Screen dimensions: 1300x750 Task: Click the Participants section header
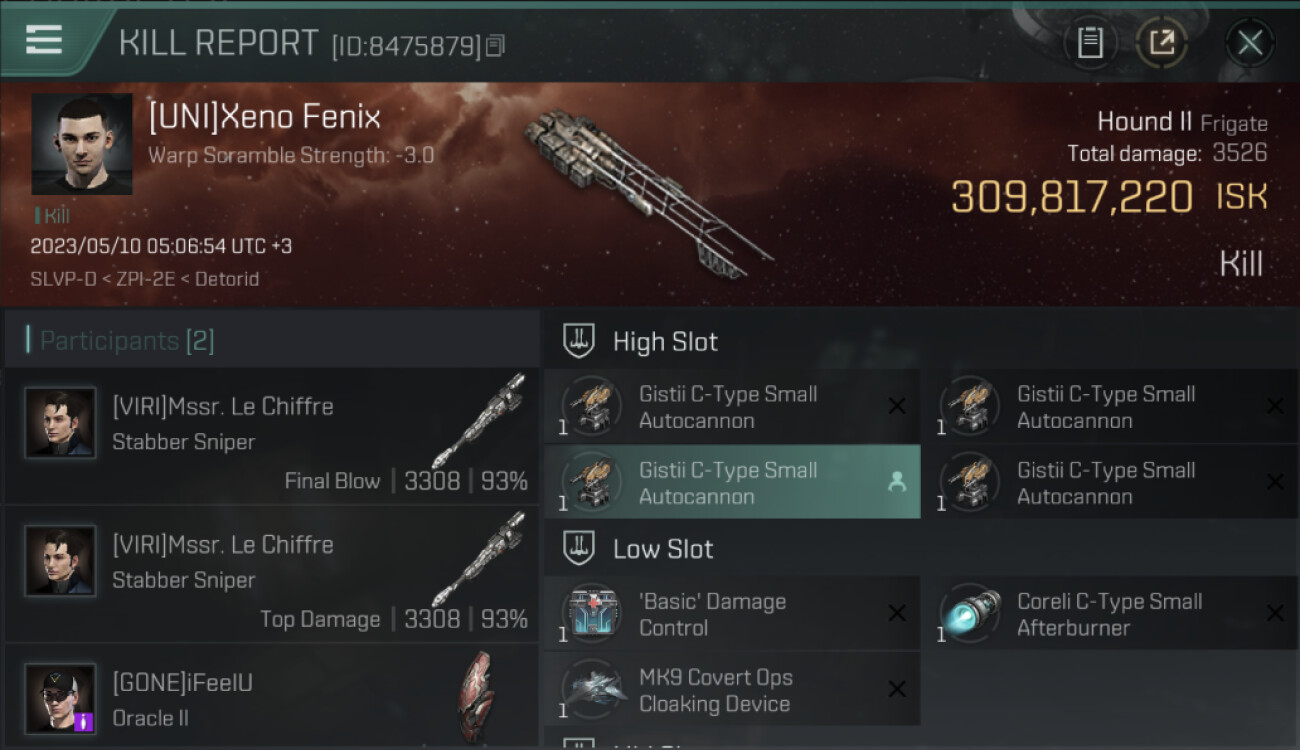[x=127, y=341]
